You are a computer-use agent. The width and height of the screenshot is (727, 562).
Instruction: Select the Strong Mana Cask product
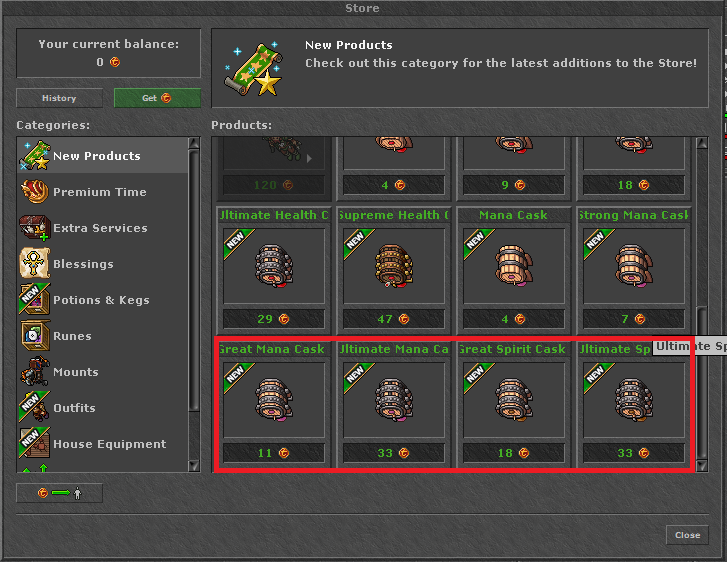coord(633,266)
